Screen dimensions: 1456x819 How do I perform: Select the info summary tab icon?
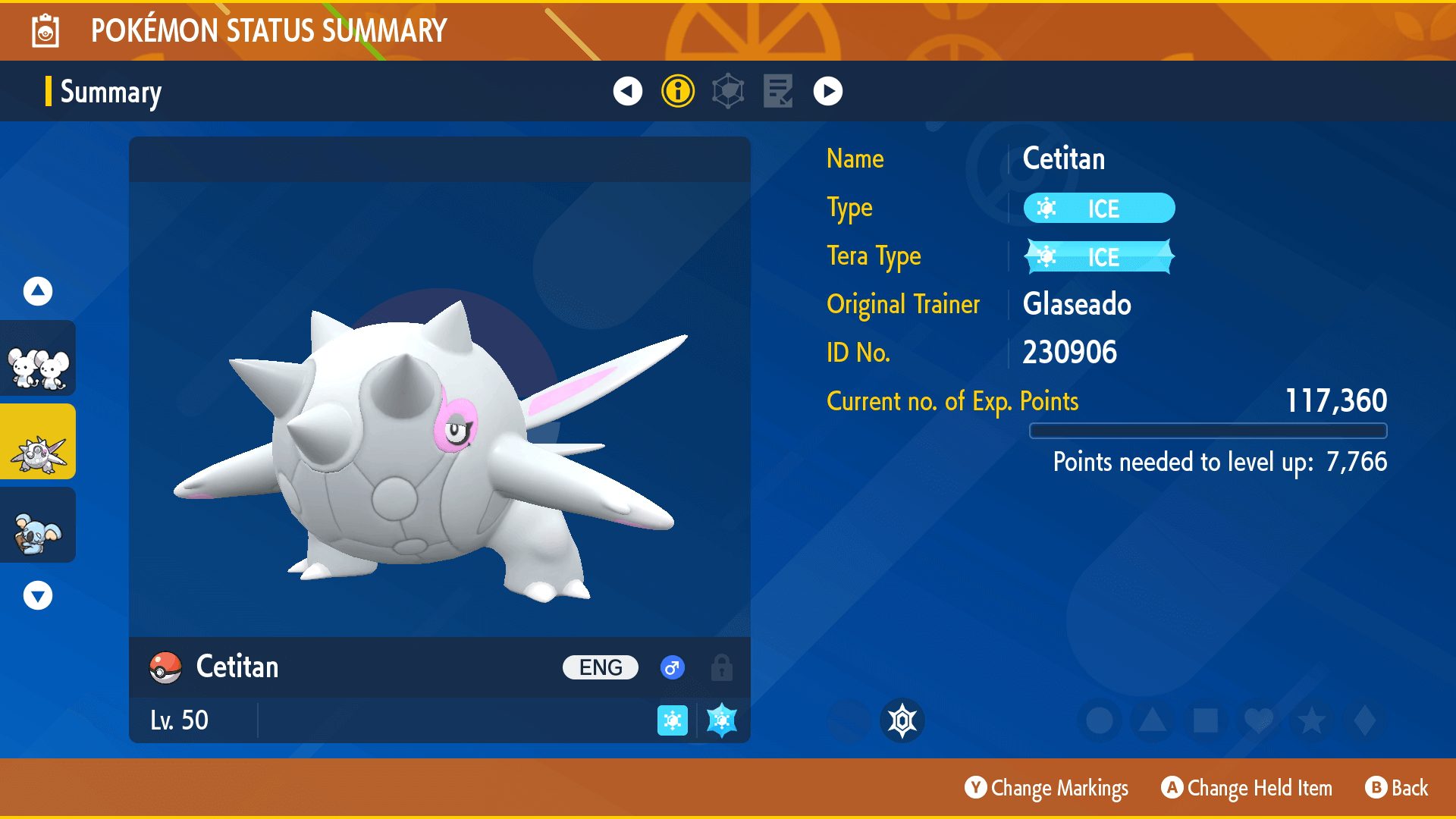point(678,91)
